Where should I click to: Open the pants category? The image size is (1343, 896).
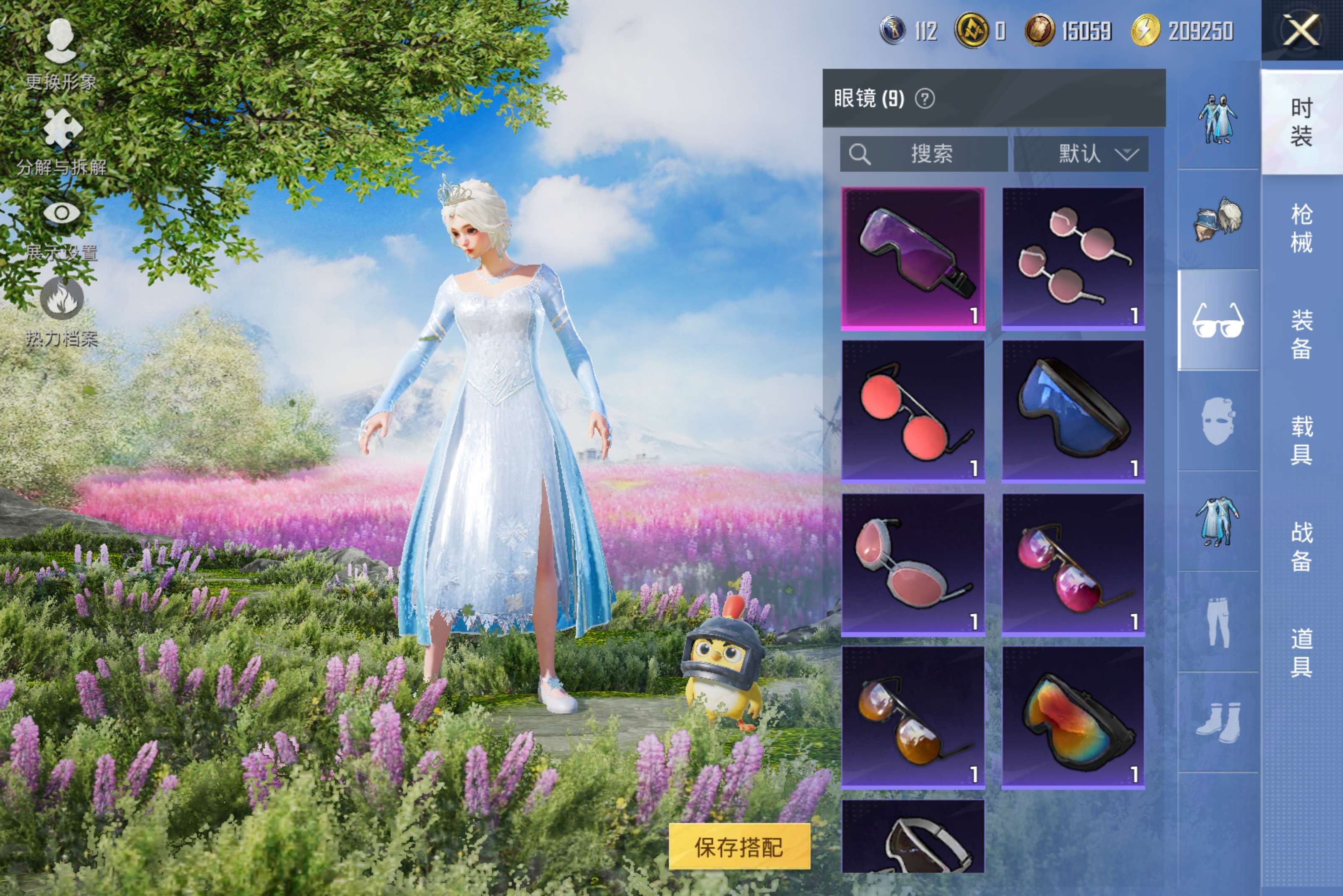click(x=1218, y=622)
